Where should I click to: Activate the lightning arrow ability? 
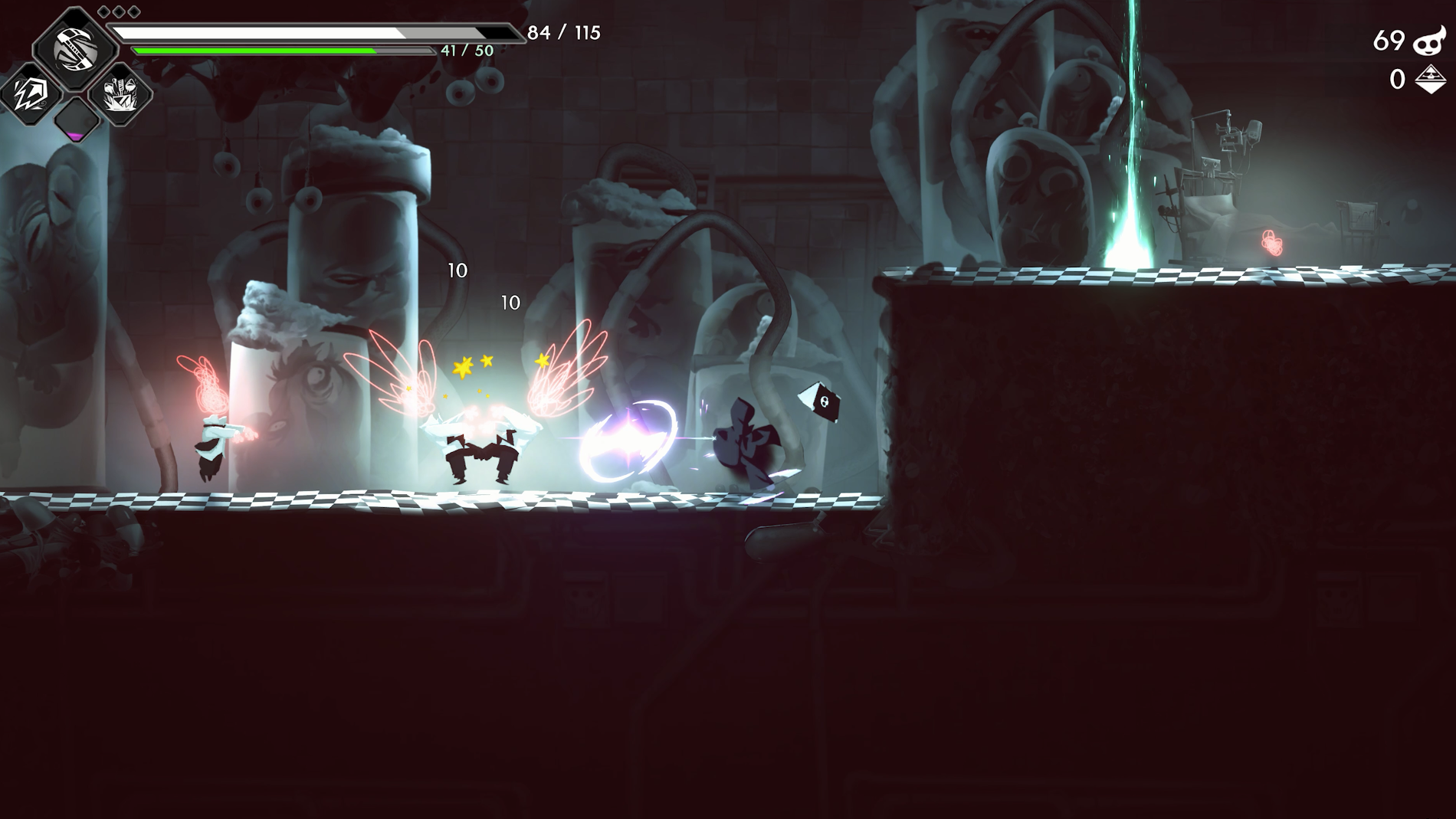point(29,93)
